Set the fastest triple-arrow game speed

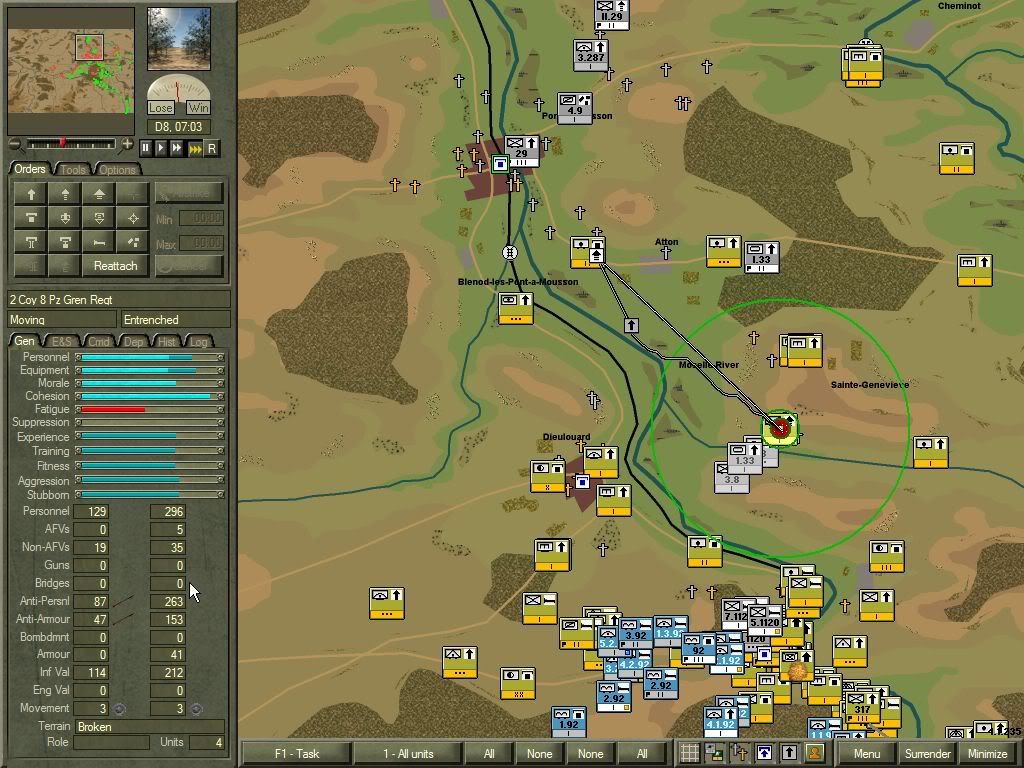coord(195,148)
